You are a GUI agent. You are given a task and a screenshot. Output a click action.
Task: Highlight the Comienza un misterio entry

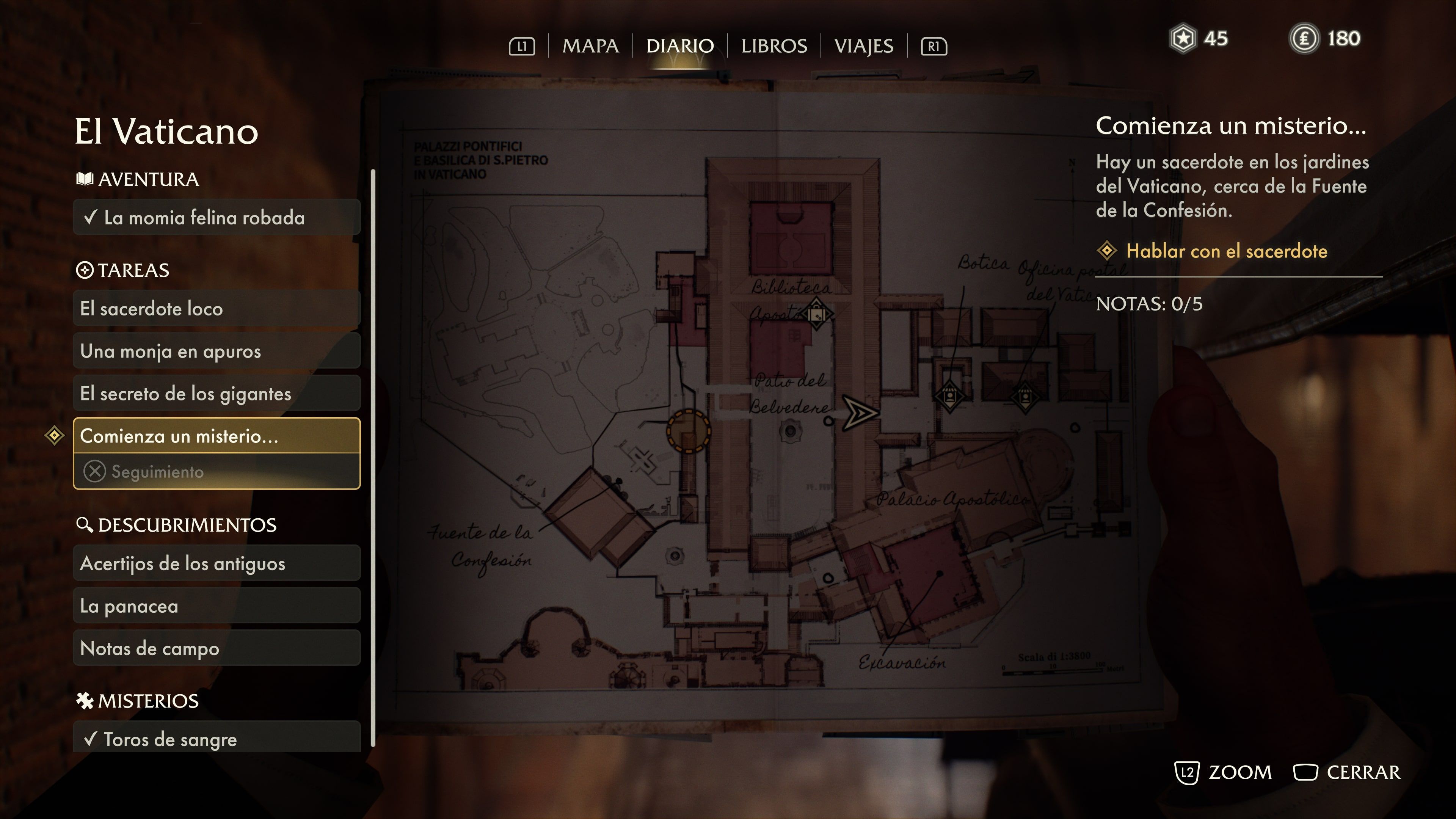point(217,436)
